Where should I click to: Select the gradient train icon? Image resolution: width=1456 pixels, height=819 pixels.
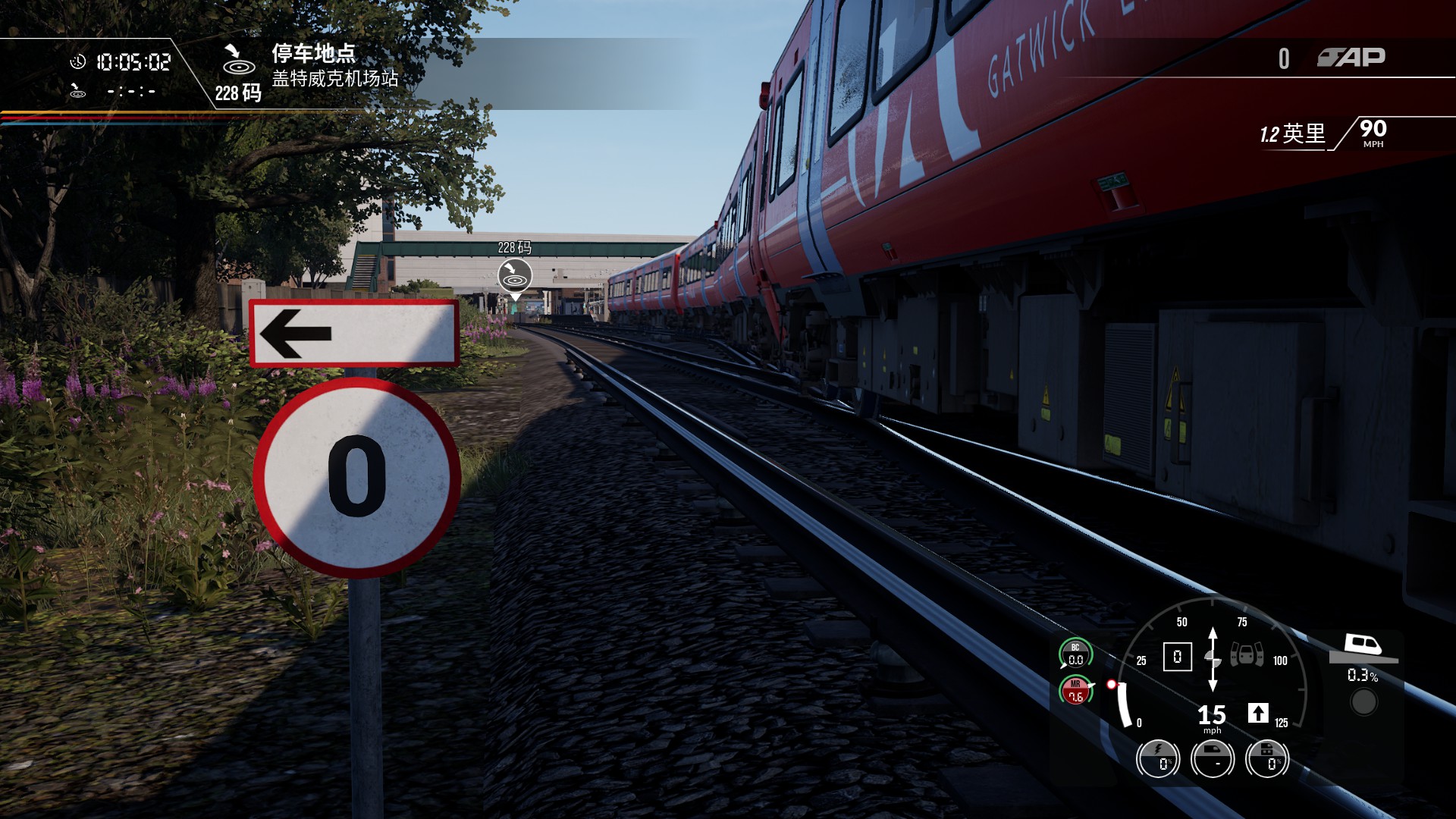click(x=1363, y=647)
